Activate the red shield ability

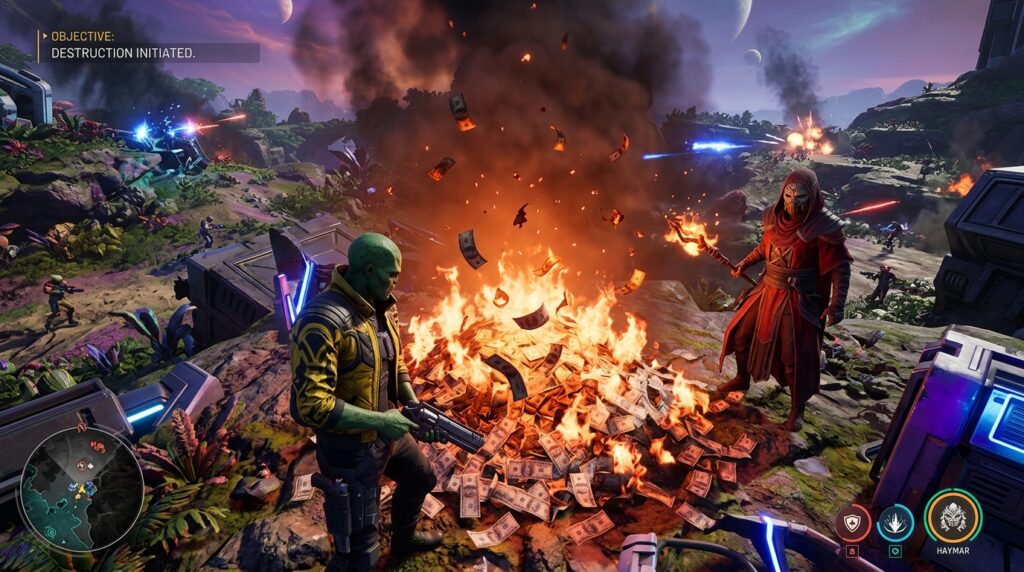pos(853,521)
